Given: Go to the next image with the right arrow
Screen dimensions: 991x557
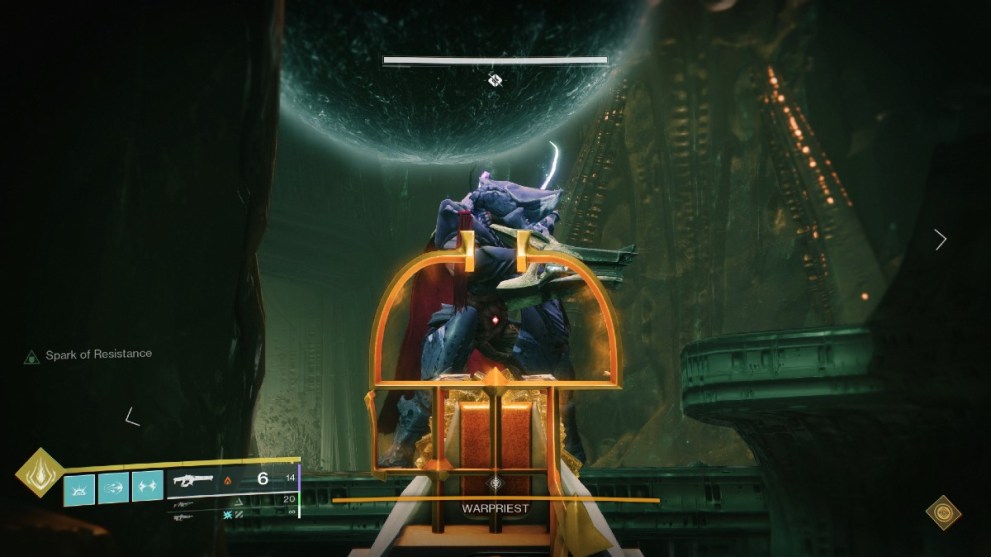Looking at the screenshot, I should [x=940, y=239].
